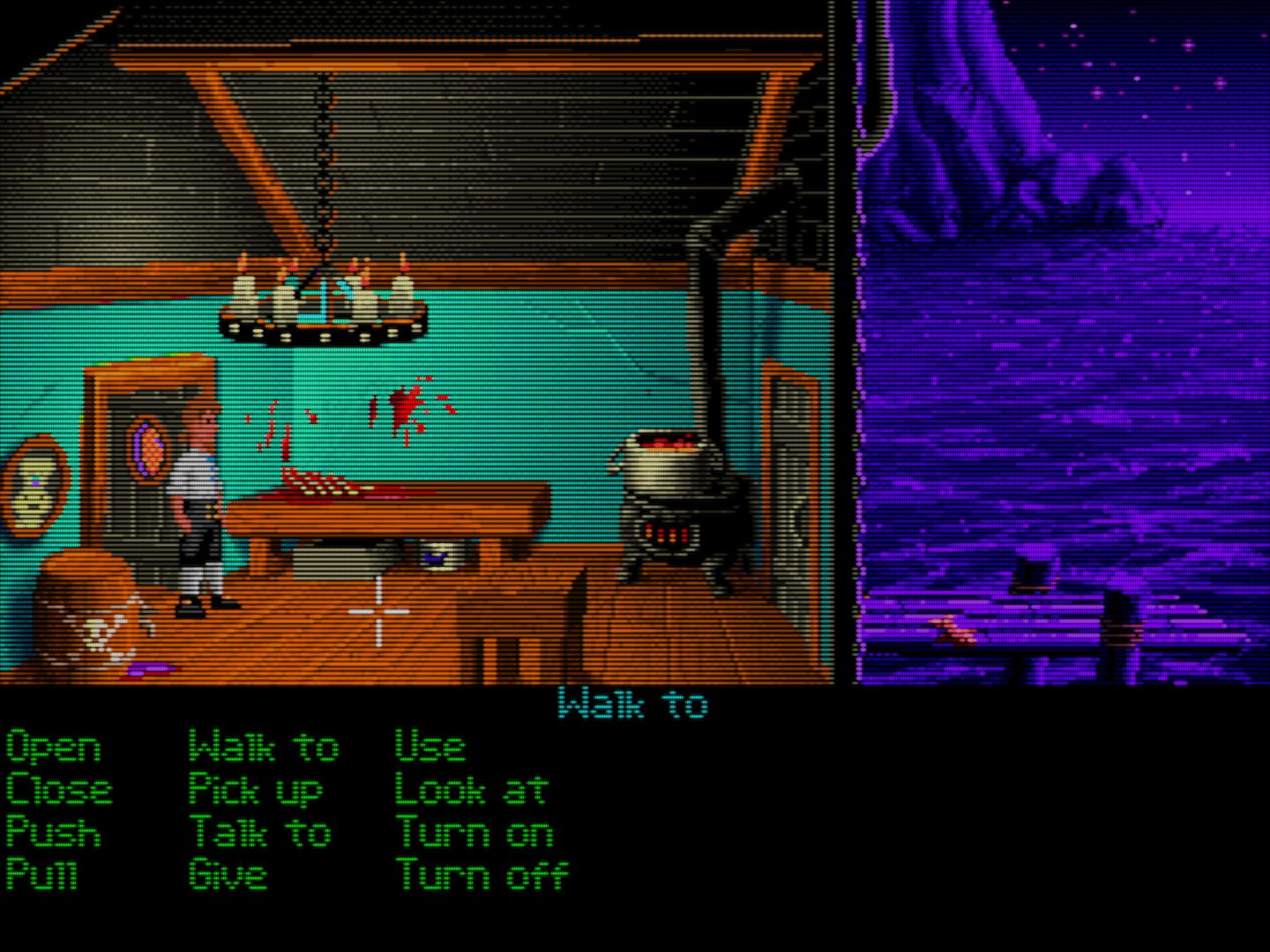The width and height of the screenshot is (1270, 952).
Task: Click the Pull verb
Action: point(42,874)
